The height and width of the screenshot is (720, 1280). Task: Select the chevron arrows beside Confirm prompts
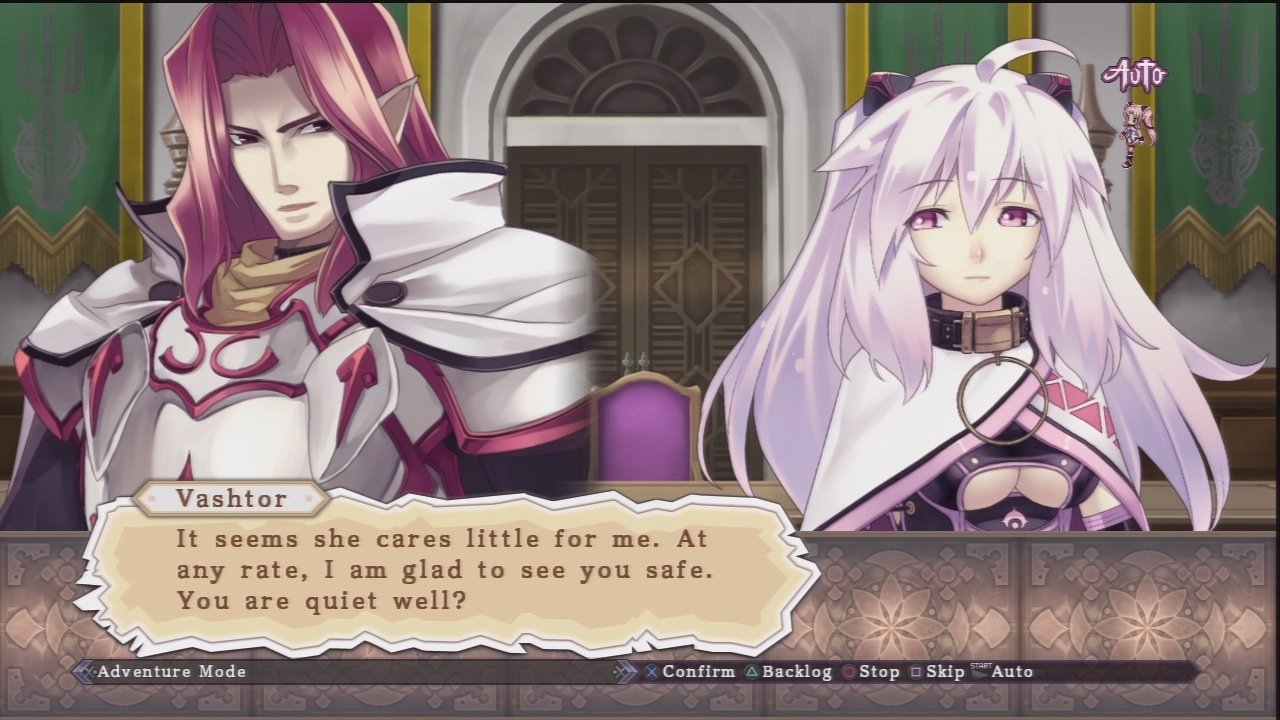[624, 670]
